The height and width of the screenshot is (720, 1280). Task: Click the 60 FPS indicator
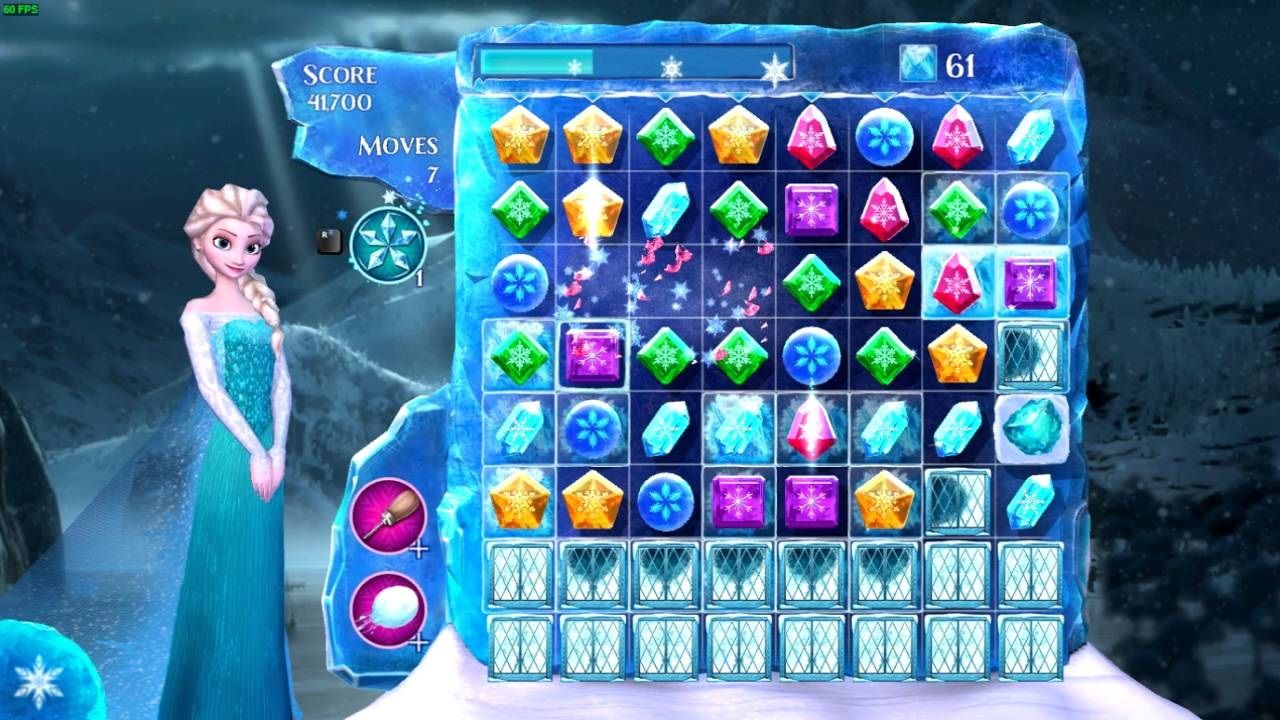tap(22, 8)
